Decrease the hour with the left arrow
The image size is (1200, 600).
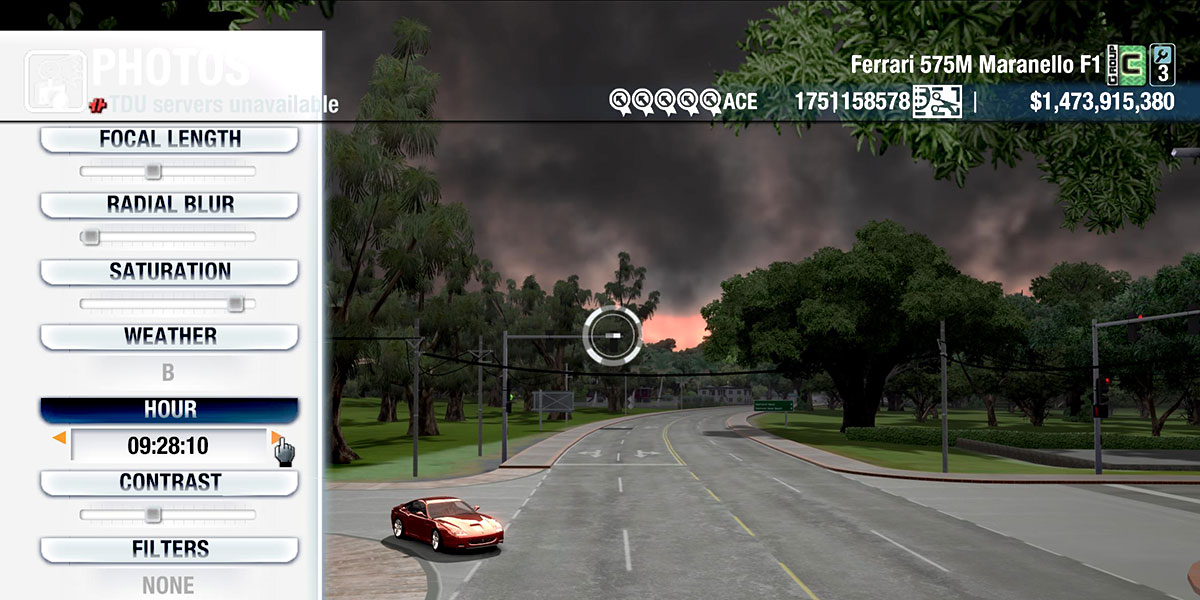click(60, 438)
